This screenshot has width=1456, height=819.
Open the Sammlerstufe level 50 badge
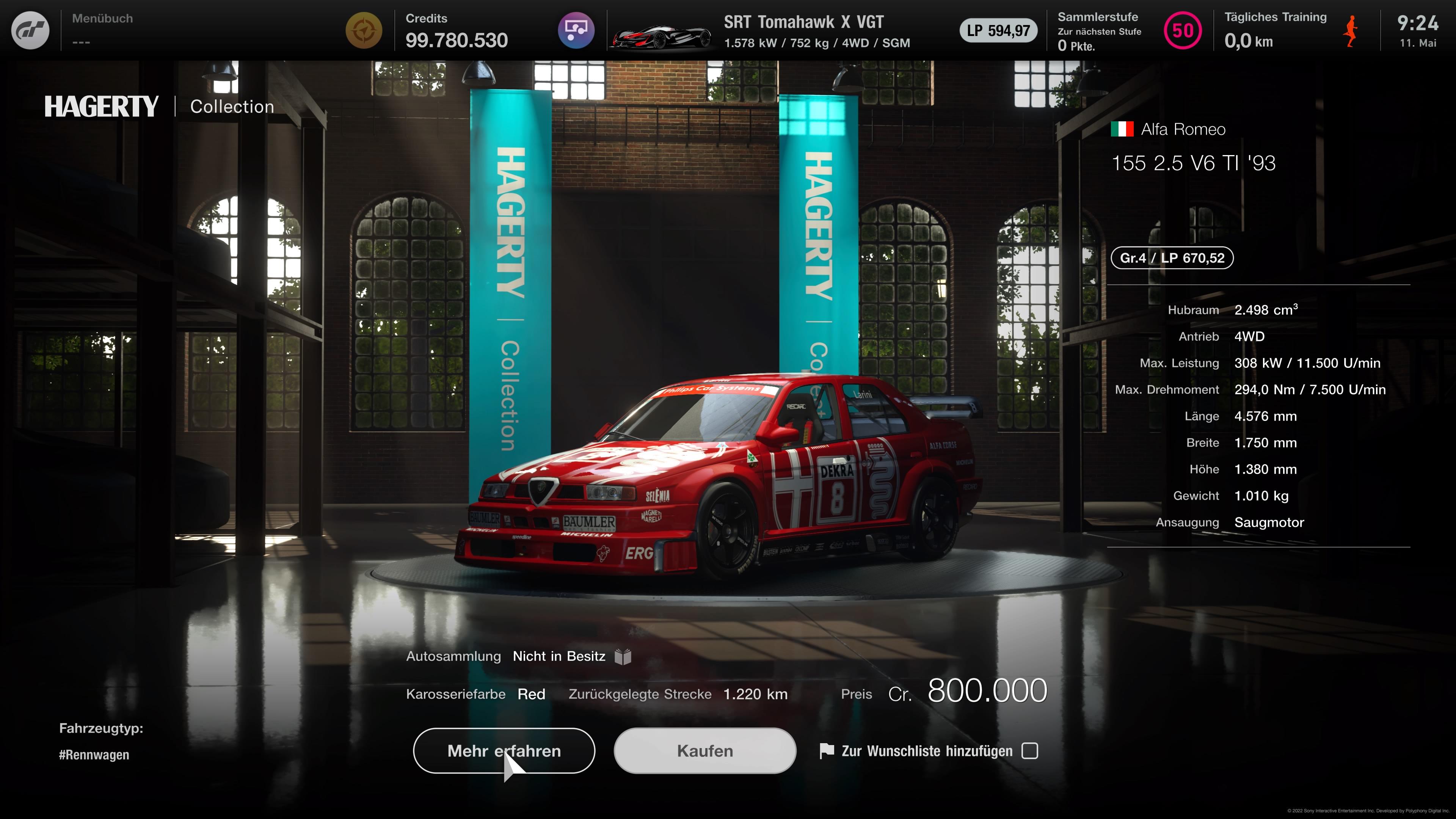[1183, 30]
